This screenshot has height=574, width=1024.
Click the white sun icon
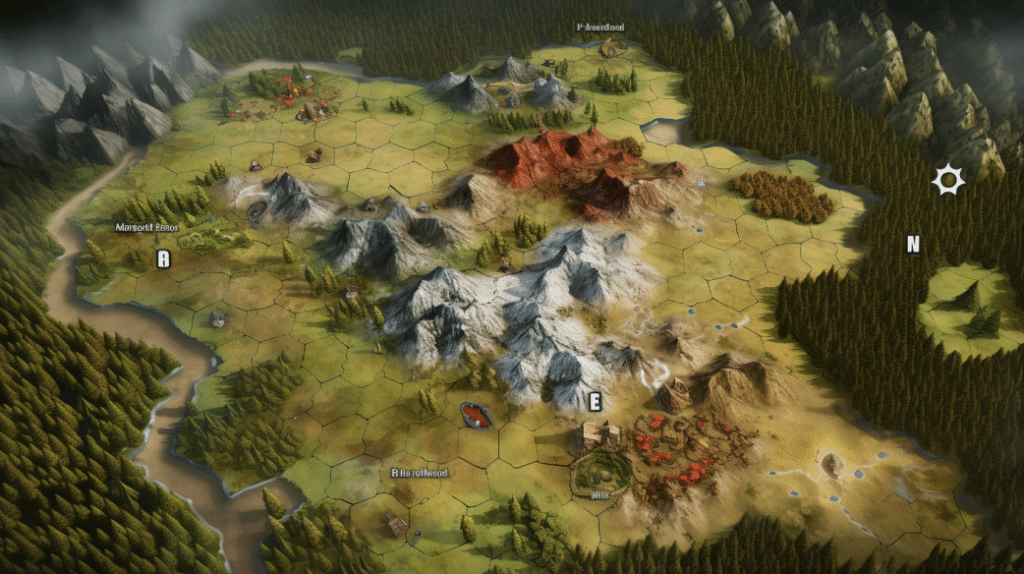tap(947, 180)
